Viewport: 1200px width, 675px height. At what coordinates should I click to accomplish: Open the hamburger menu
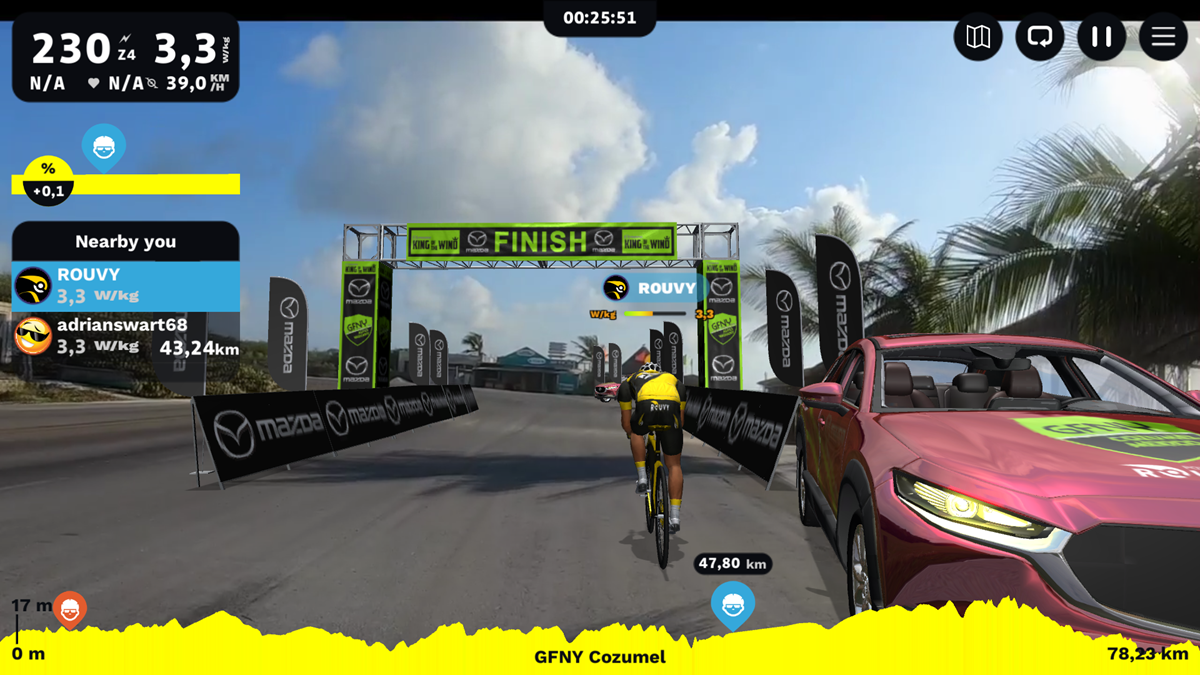click(1163, 38)
